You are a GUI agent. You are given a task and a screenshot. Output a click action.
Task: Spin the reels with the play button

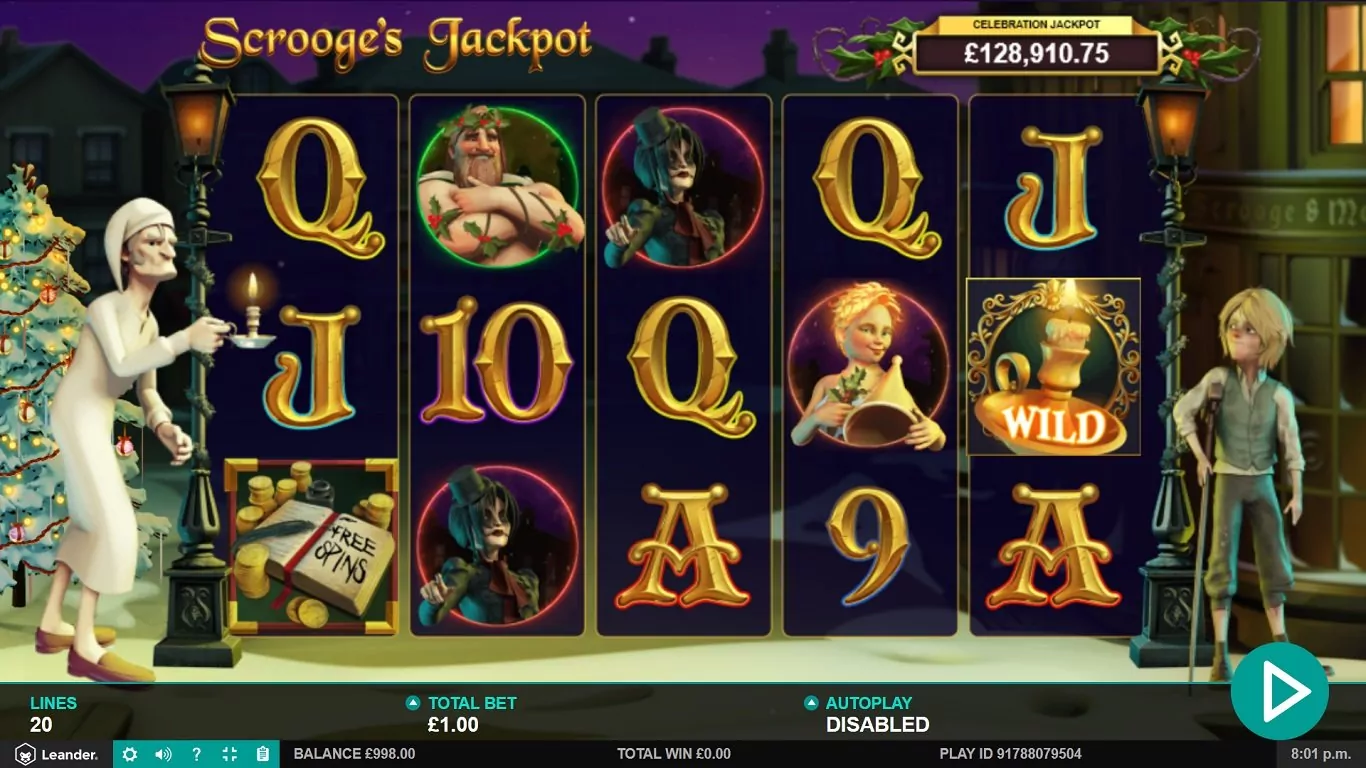coord(1279,691)
